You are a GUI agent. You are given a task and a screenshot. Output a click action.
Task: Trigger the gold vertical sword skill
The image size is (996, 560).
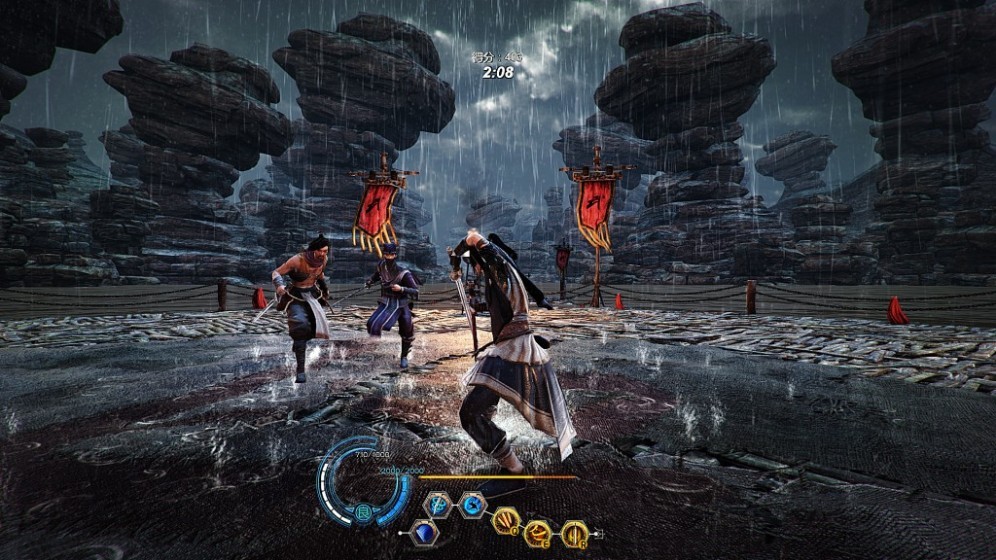point(575,534)
